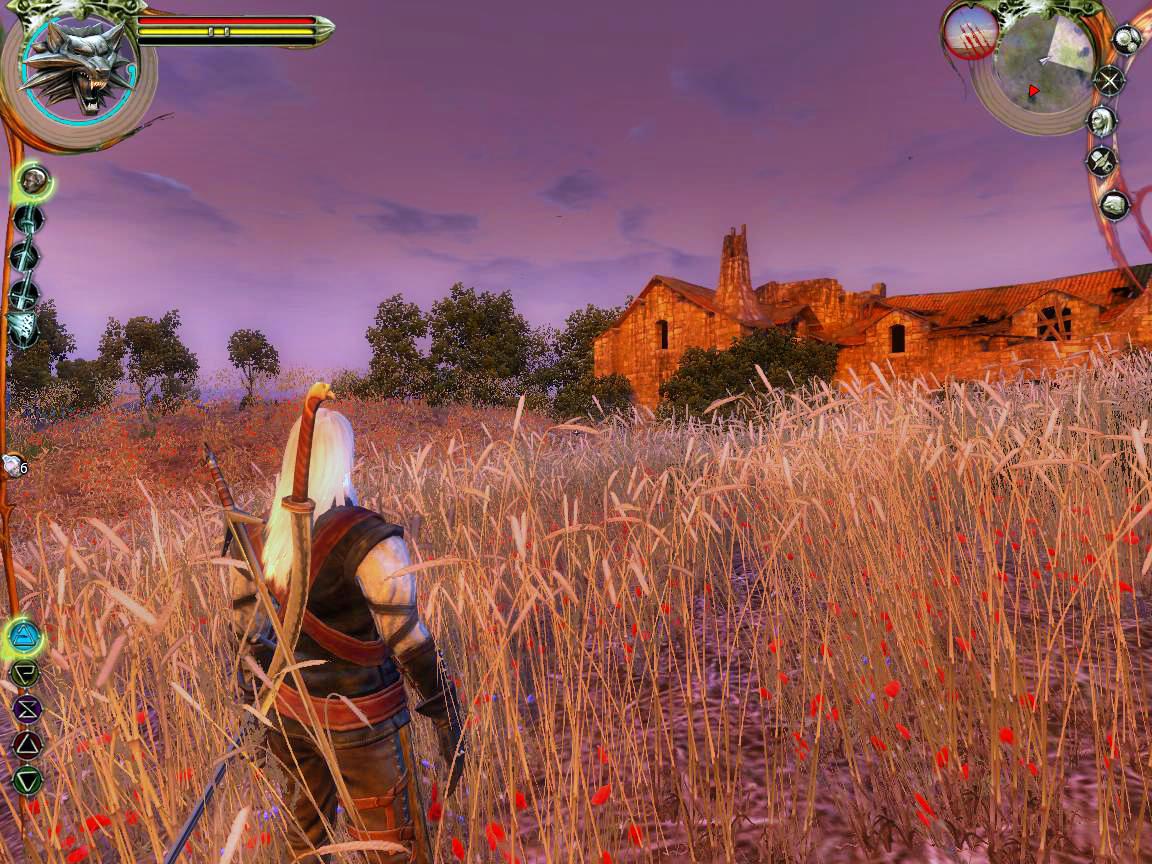The image size is (1152, 864).
Task: Click the clenched fist icon
Action: coord(1114,205)
